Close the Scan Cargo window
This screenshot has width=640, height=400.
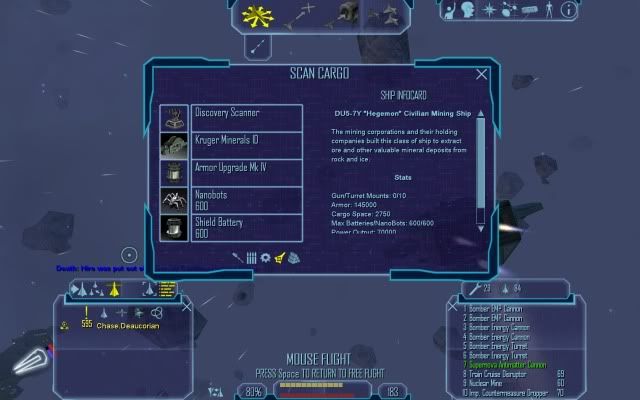pyautogui.click(x=482, y=74)
